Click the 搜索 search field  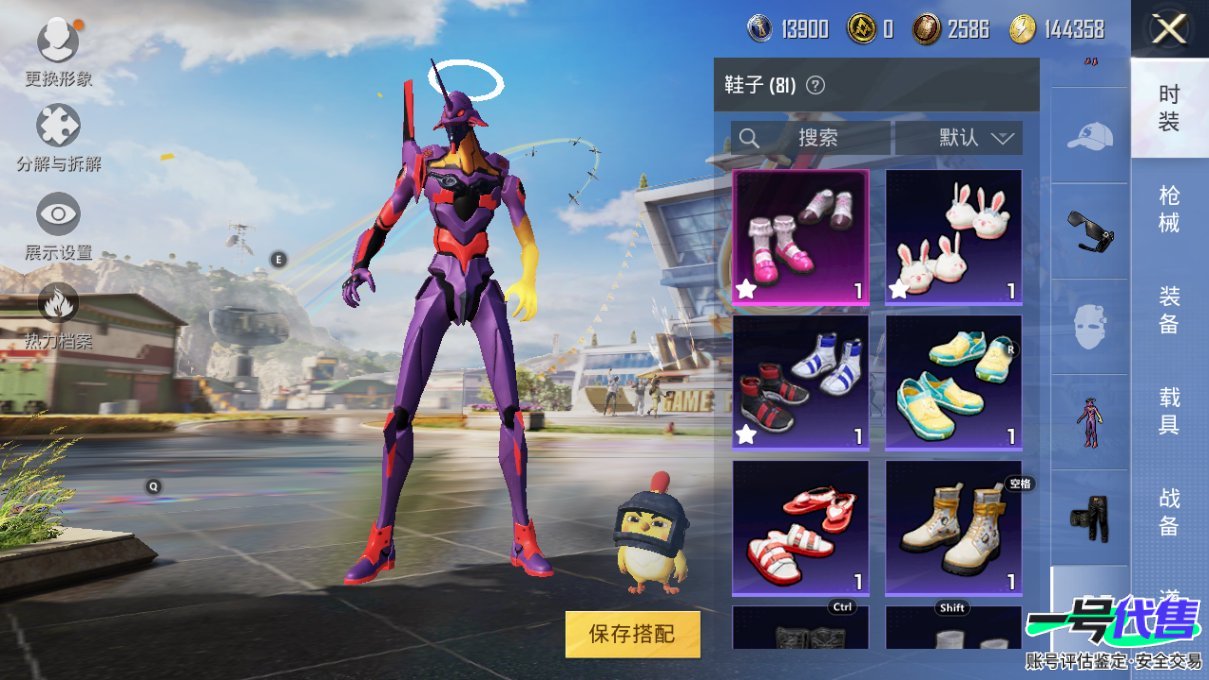click(810, 138)
